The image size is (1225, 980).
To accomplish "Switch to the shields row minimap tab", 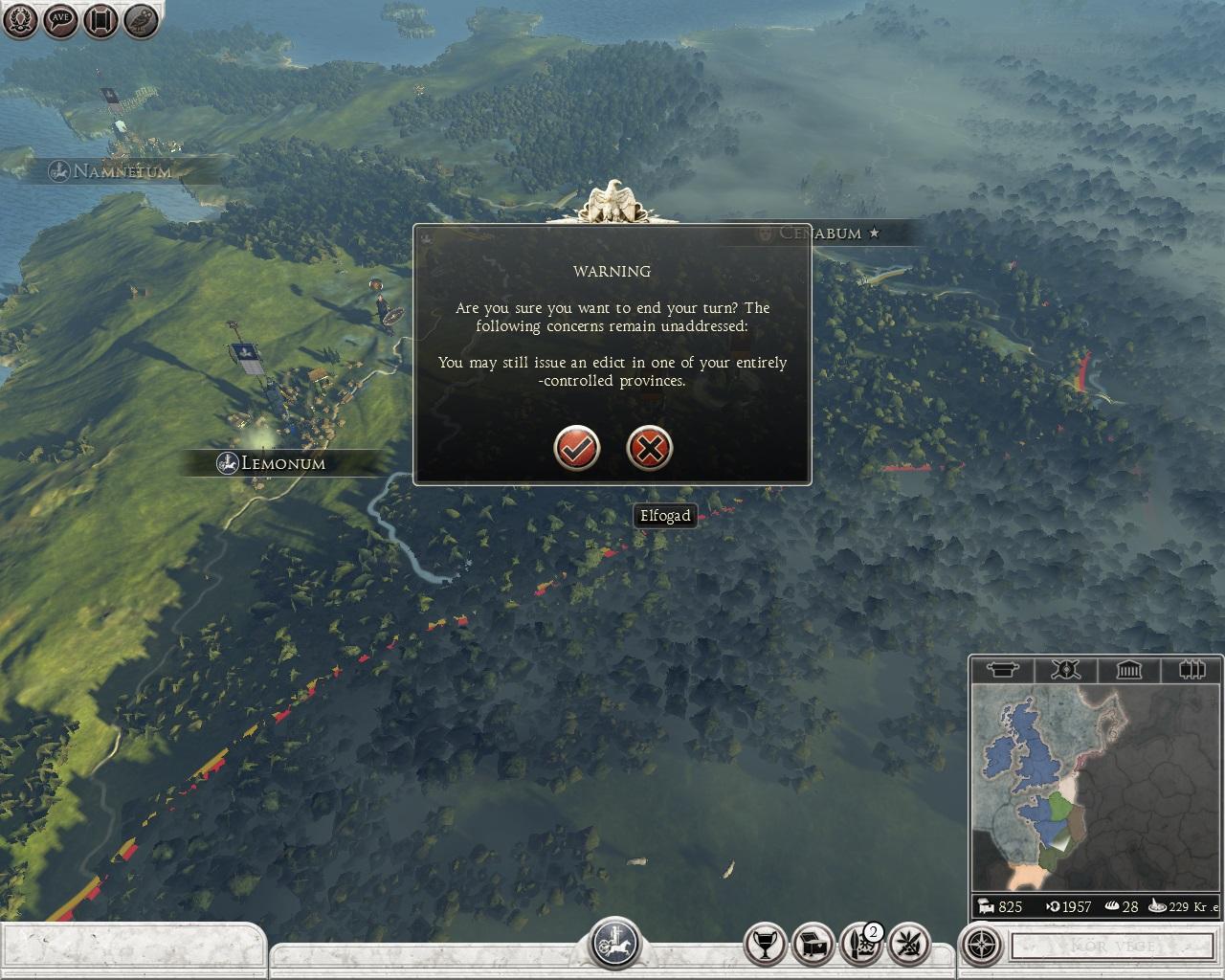I will pyautogui.click(x=1192, y=670).
